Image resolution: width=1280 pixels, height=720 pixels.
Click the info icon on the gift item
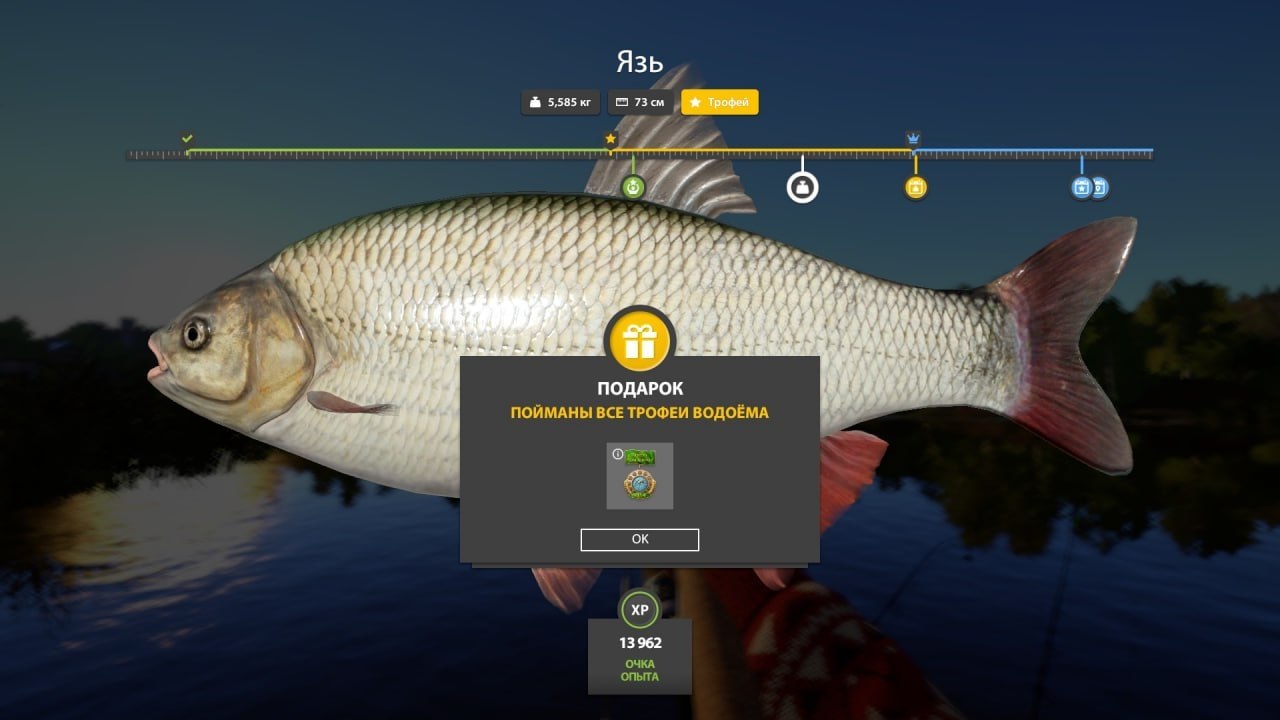click(618, 455)
